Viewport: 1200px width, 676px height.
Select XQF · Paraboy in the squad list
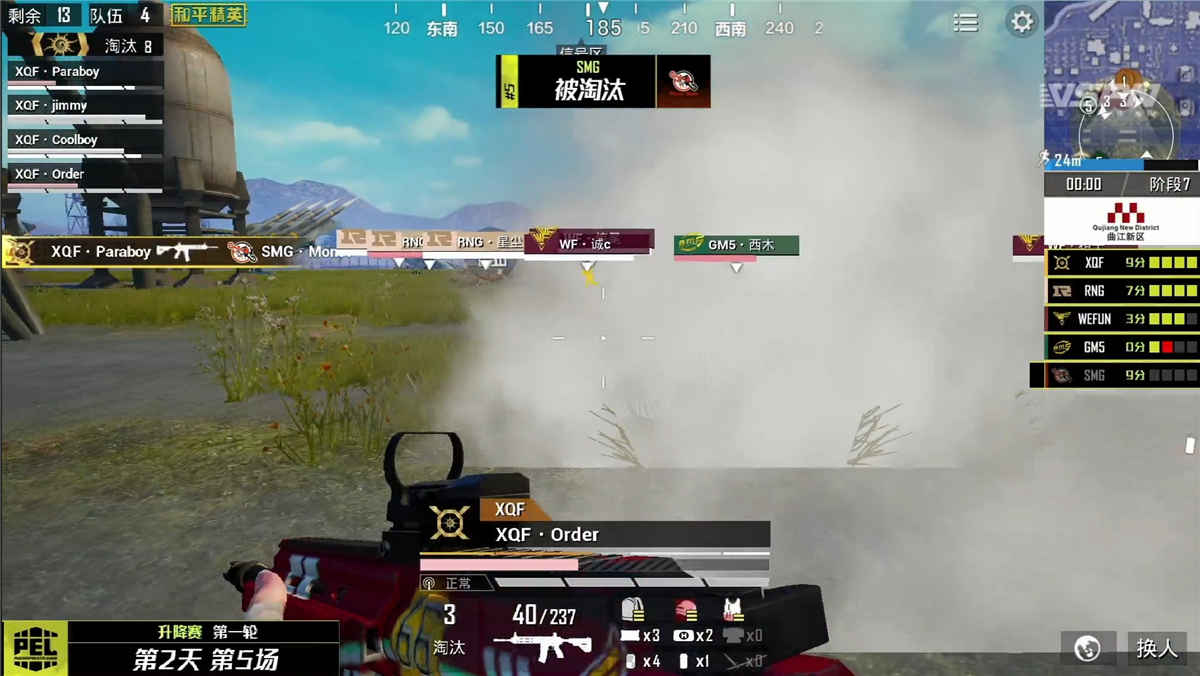pyautogui.click(x=85, y=72)
